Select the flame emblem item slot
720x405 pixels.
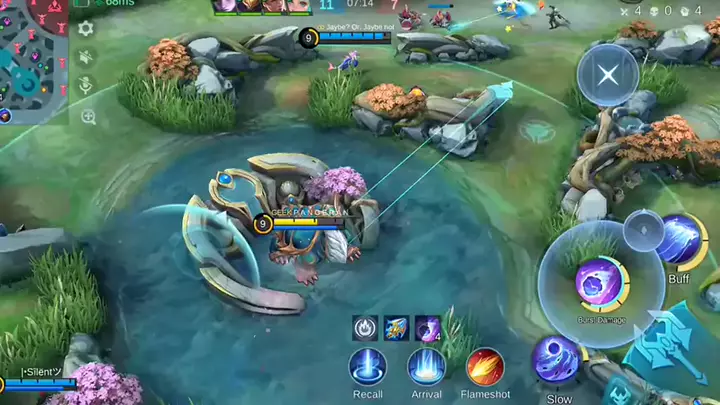click(367, 327)
